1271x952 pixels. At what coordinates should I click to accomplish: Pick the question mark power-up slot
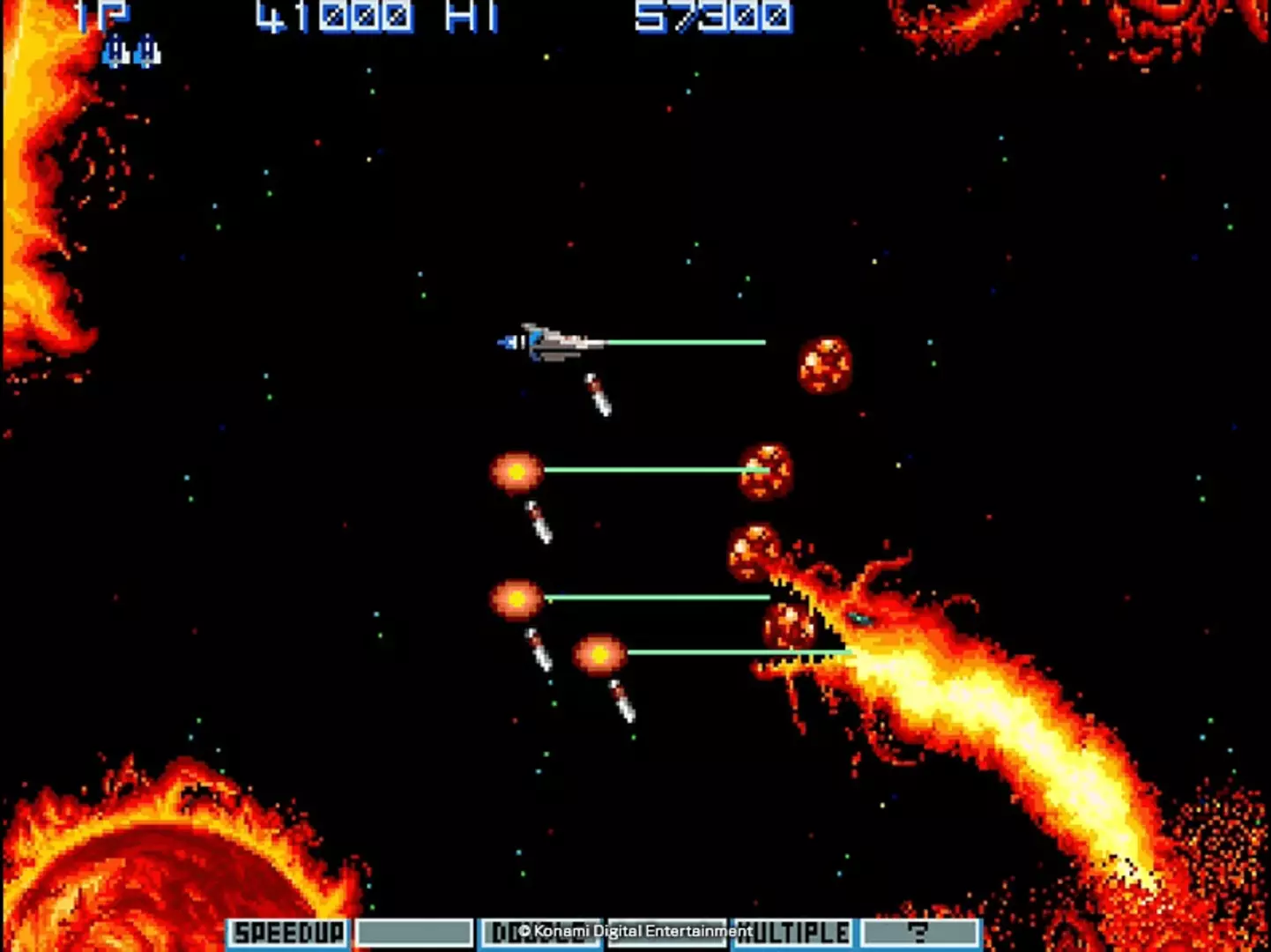tap(919, 933)
